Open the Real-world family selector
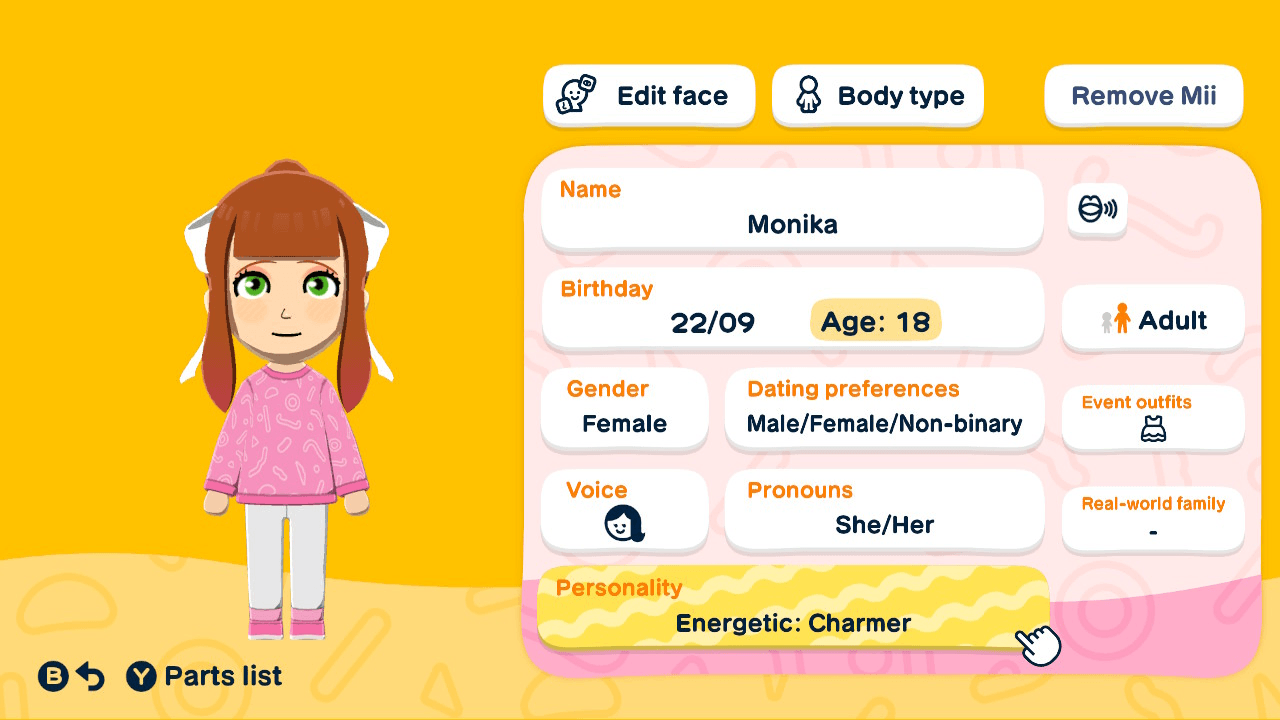Screen dimensions: 1280x720 pos(1152,519)
